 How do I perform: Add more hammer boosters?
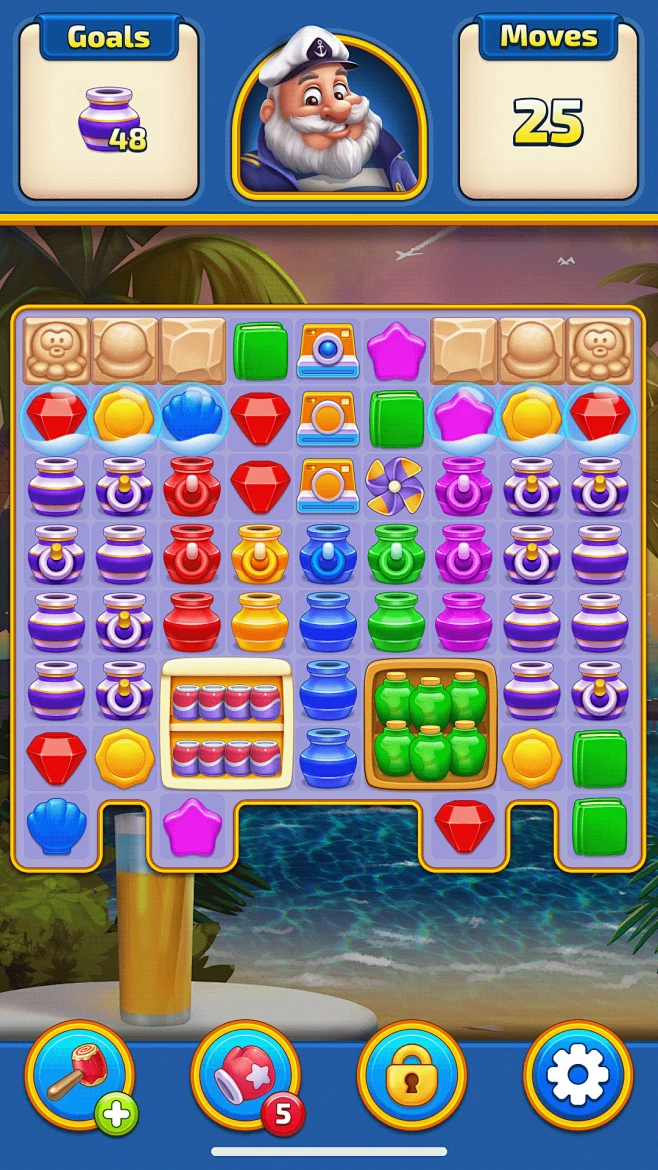coord(117,1114)
